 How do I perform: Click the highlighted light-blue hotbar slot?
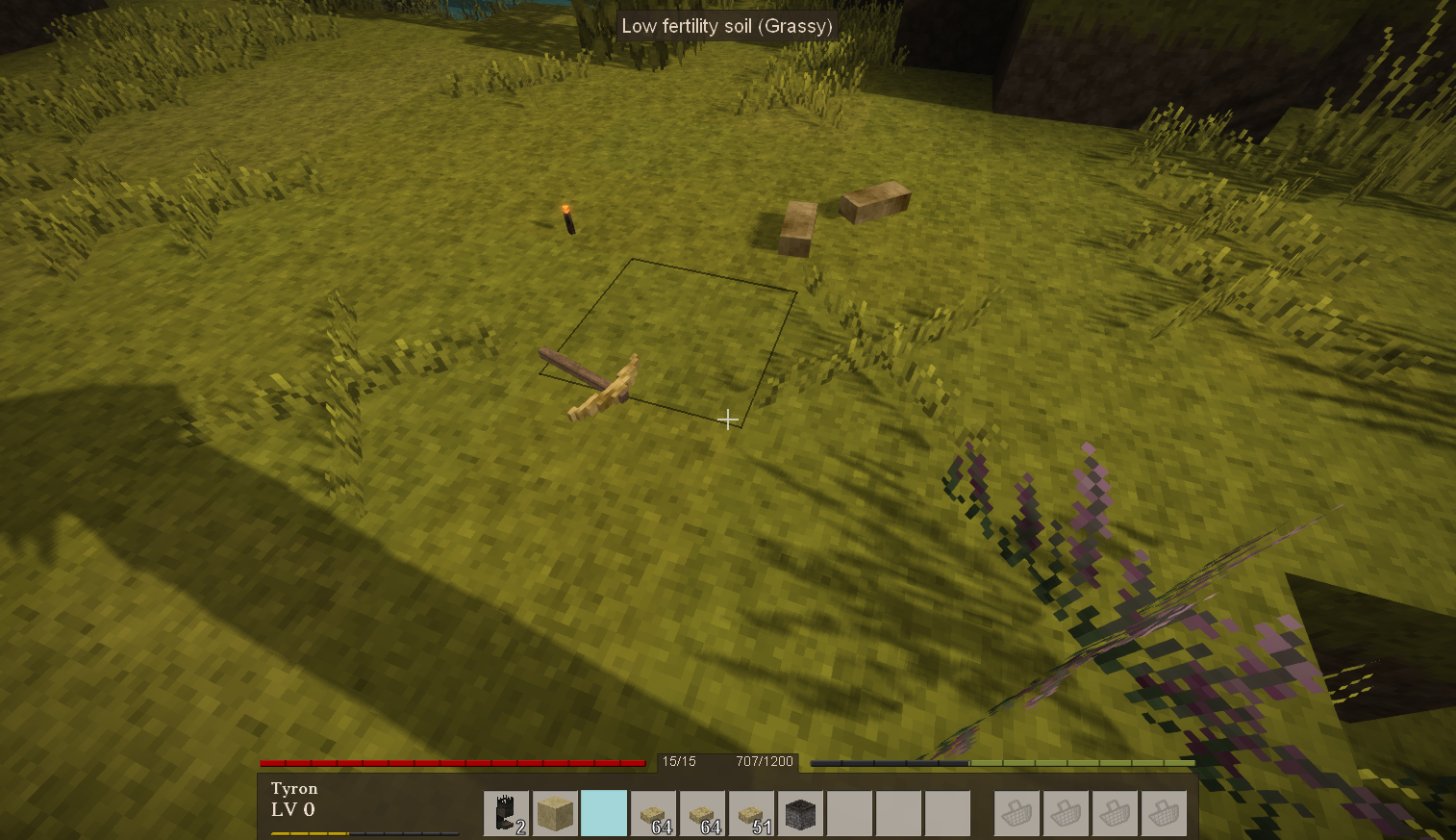(x=604, y=814)
